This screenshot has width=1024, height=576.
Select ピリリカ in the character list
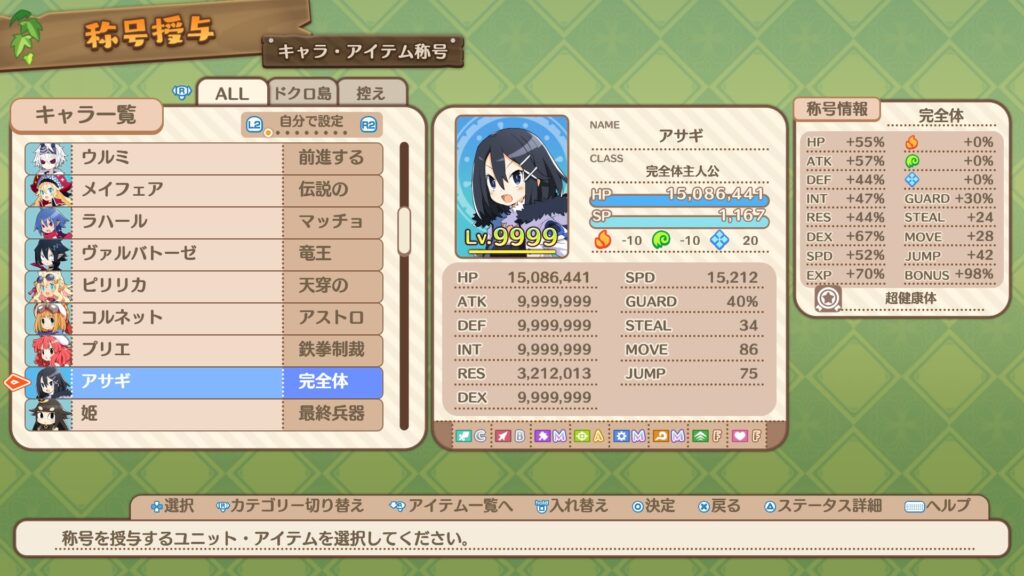tap(204, 285)
